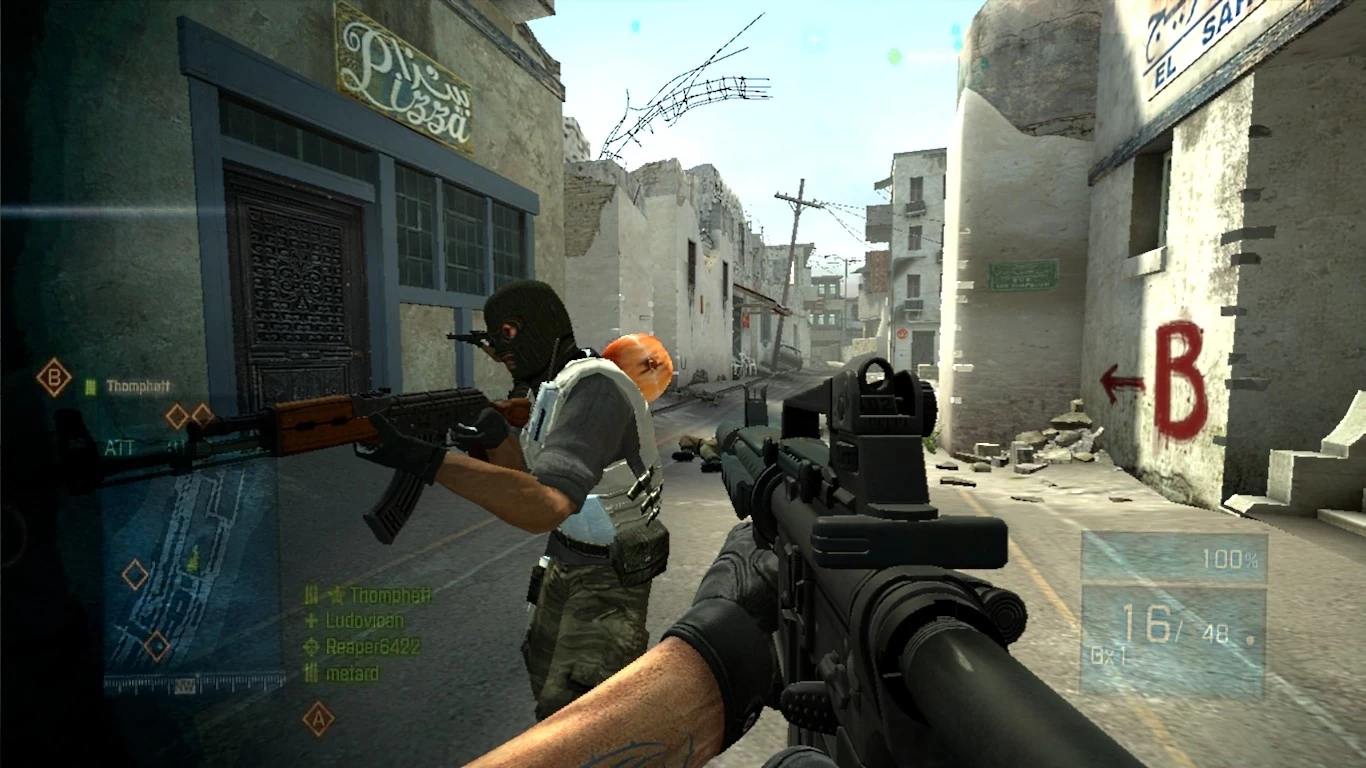Screen dimensions: 1366x768
Task: Pick squad member metard in the list
Action: point(351,674)
